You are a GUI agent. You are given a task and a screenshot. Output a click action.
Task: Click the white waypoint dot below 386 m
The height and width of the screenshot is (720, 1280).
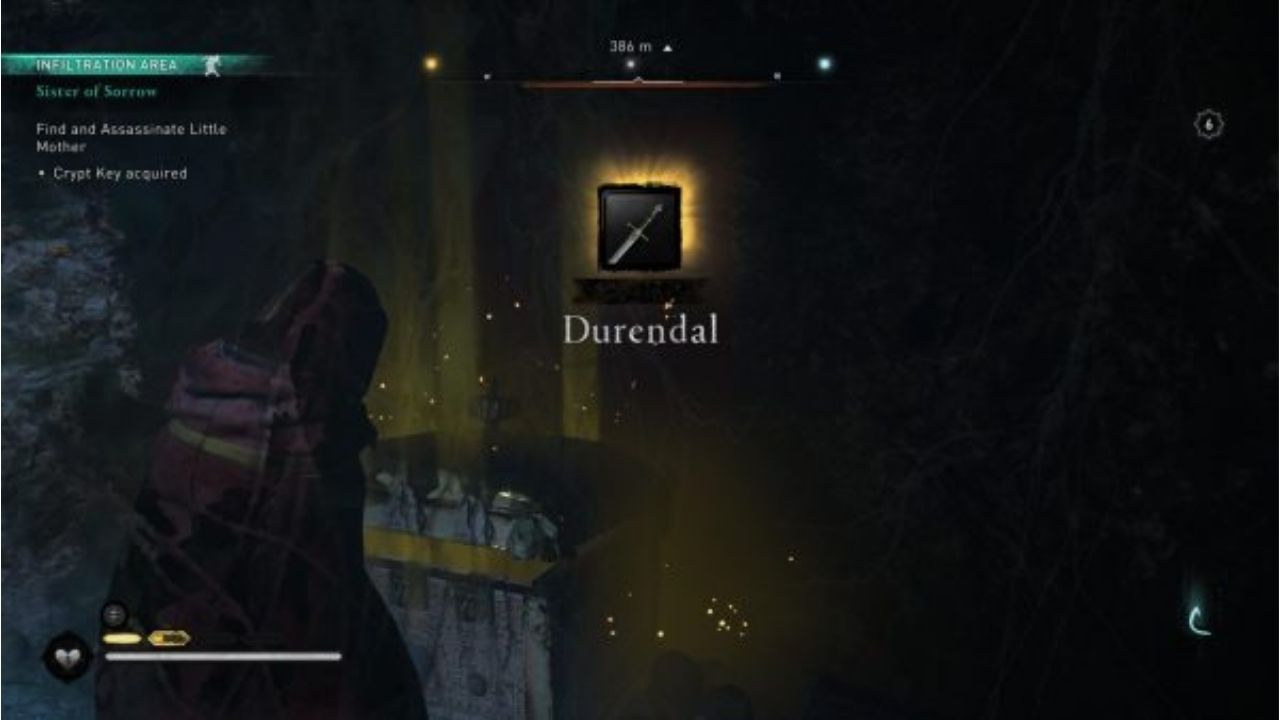pyautogui.click(x=631, y=62)
